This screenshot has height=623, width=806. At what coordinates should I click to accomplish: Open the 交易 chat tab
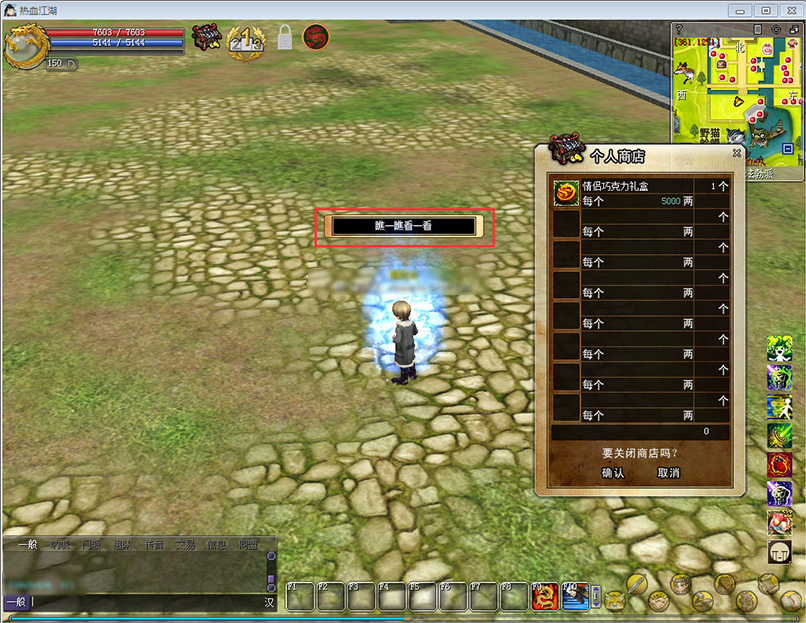point(185,545)
